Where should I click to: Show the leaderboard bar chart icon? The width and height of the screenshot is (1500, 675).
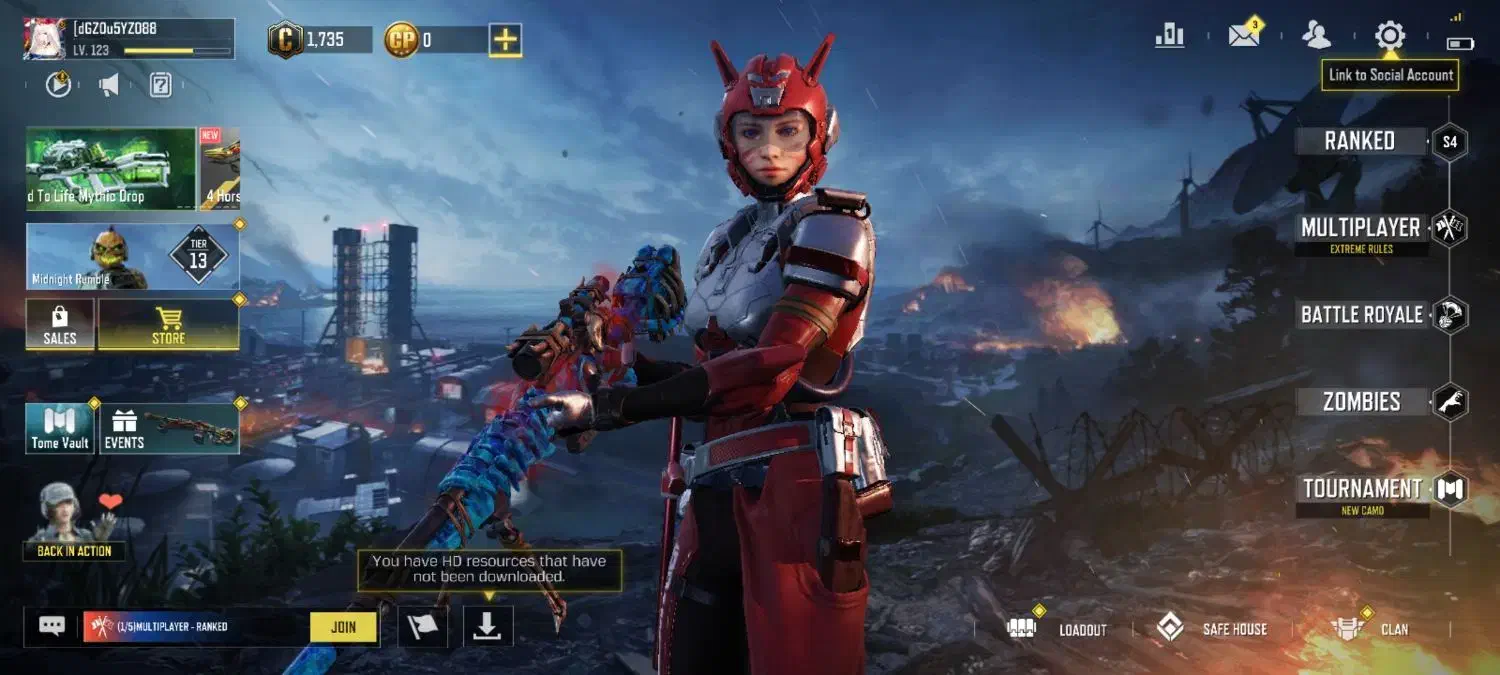click(1169, 36)
